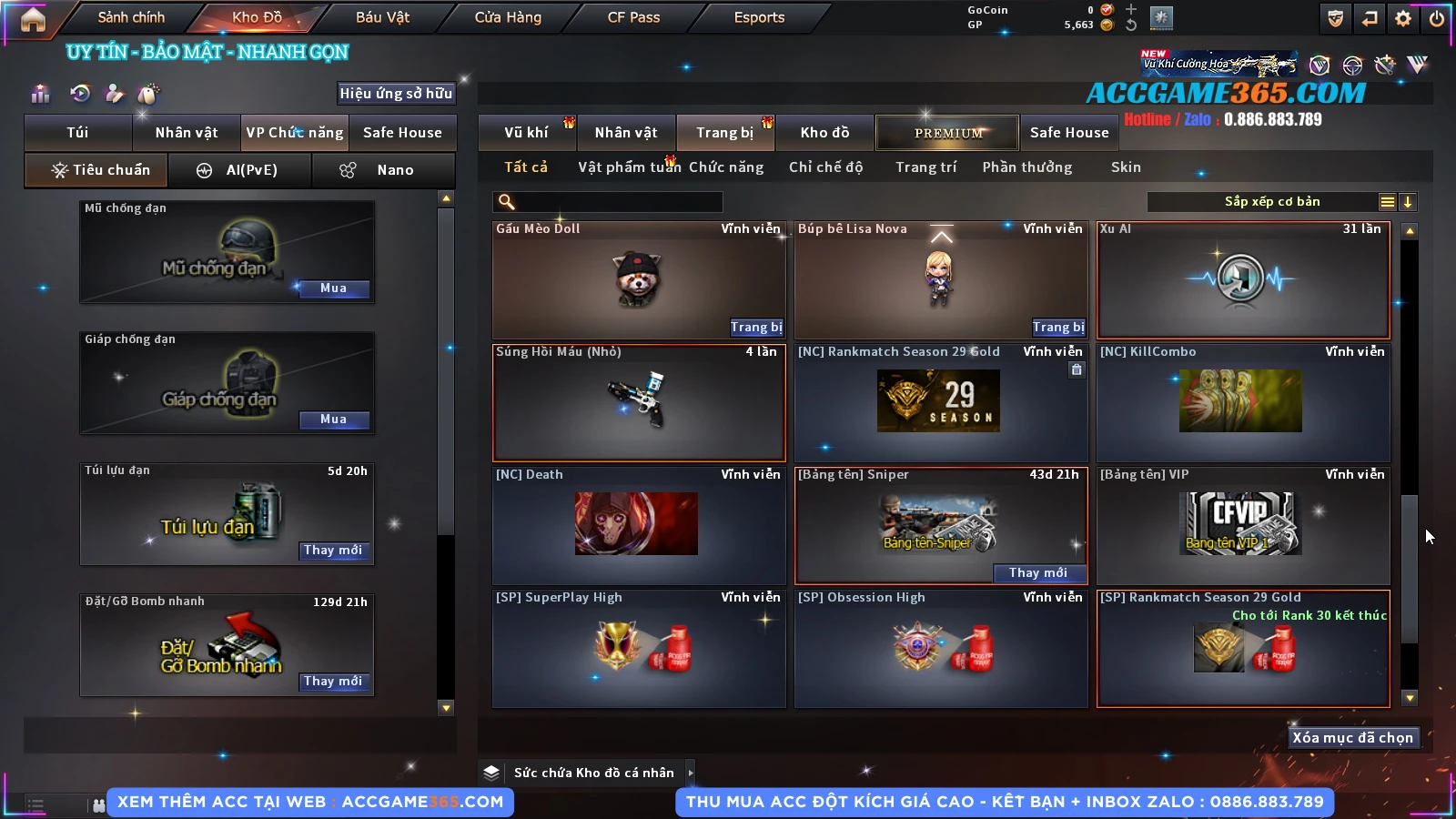Click Xóa mục đã chọn button
Viewport: 1456px width, 819px height.
point(1352,738)
